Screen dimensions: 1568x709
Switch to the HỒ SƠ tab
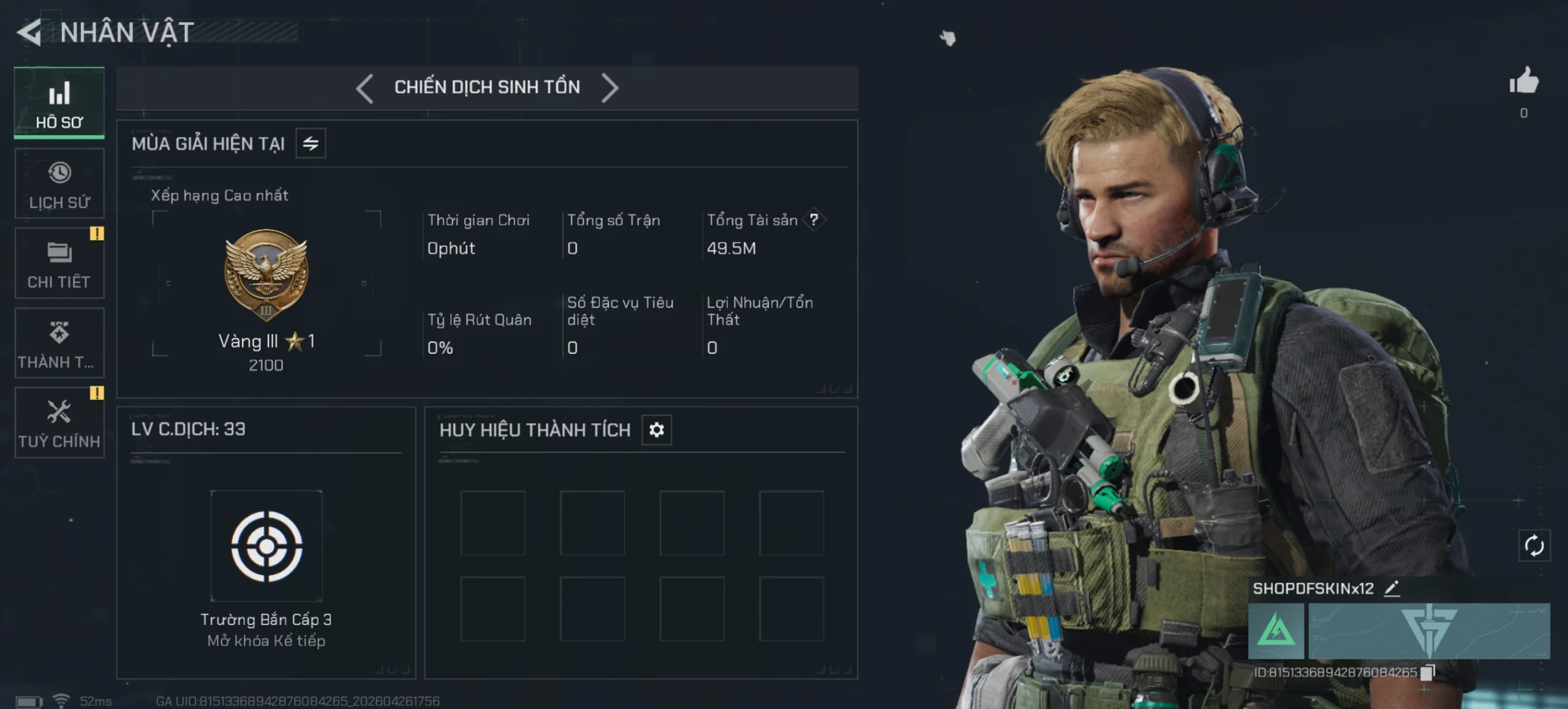click(59, 103)
